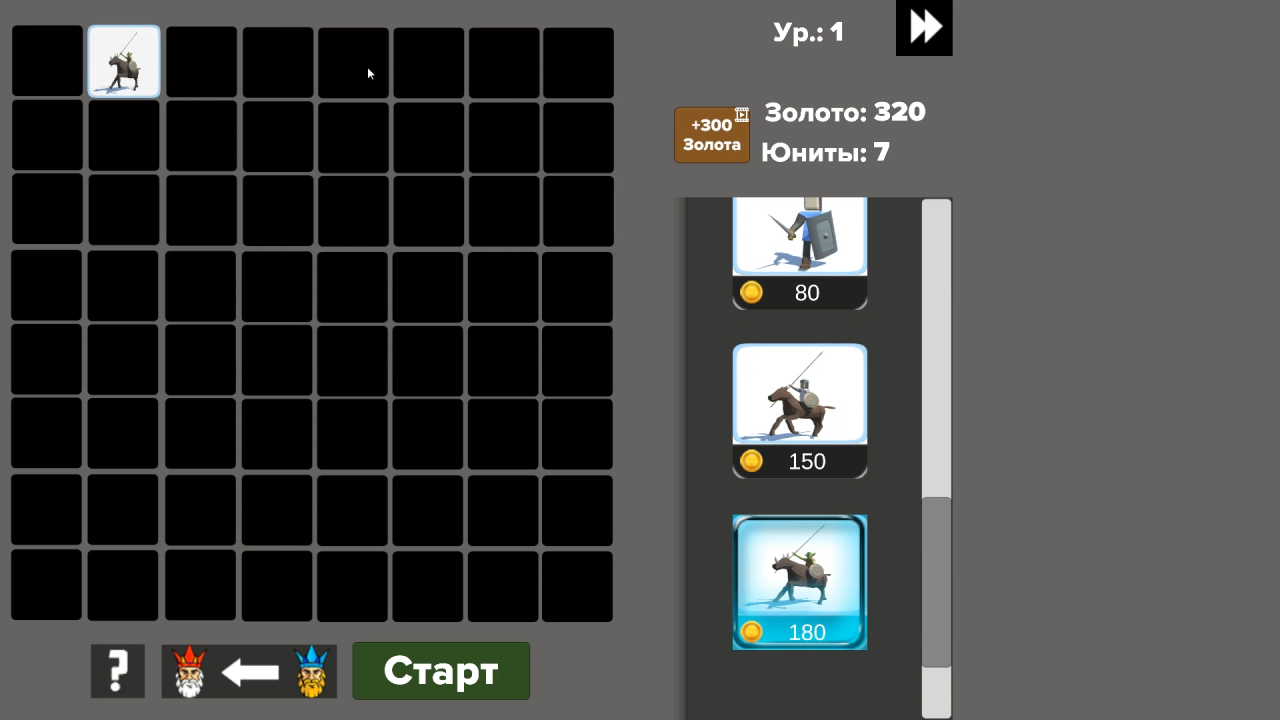
Task: Select the cavalry unit costing 150 gold
Action: click(x=799, y=393)
